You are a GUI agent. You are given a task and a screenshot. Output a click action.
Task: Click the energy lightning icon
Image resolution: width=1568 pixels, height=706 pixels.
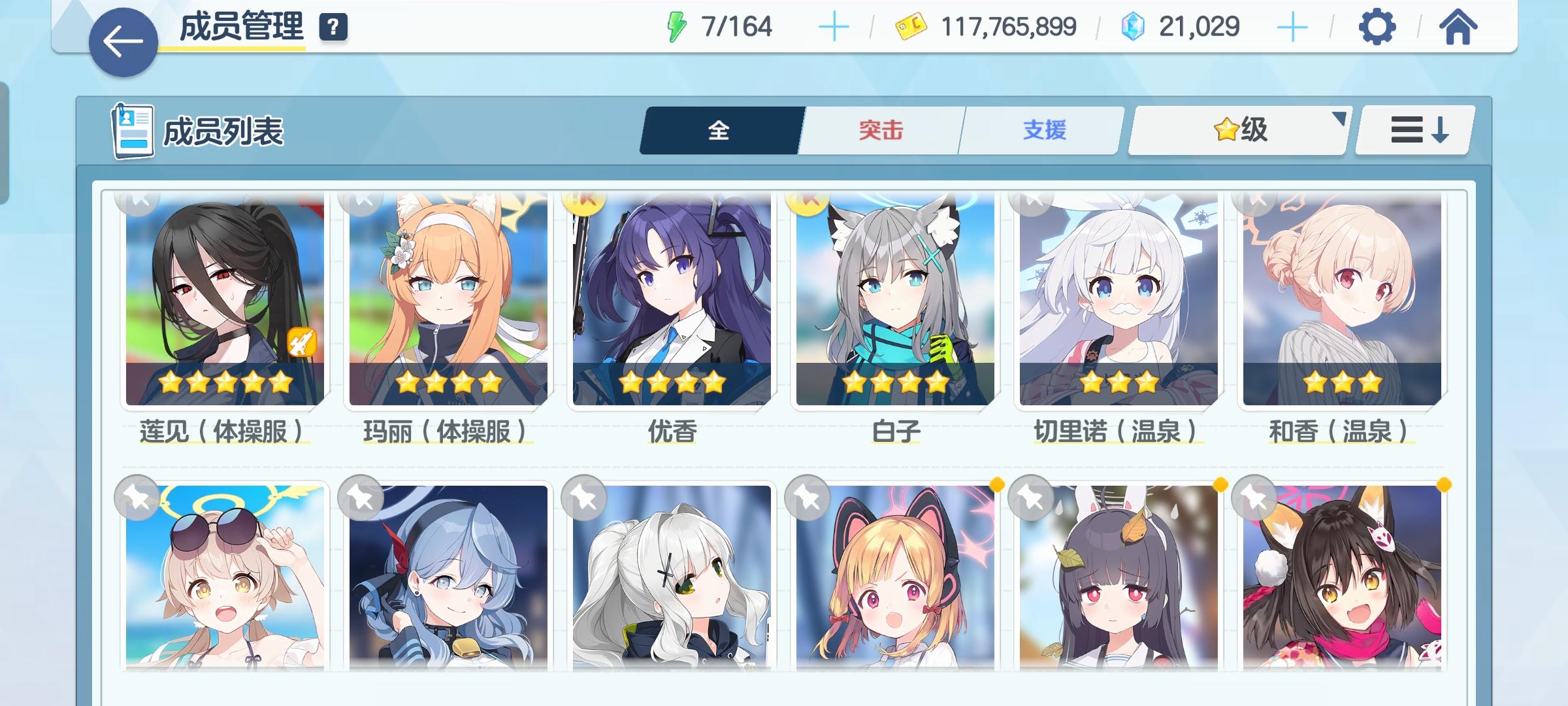pyautogui.click(x=676, y=26)
